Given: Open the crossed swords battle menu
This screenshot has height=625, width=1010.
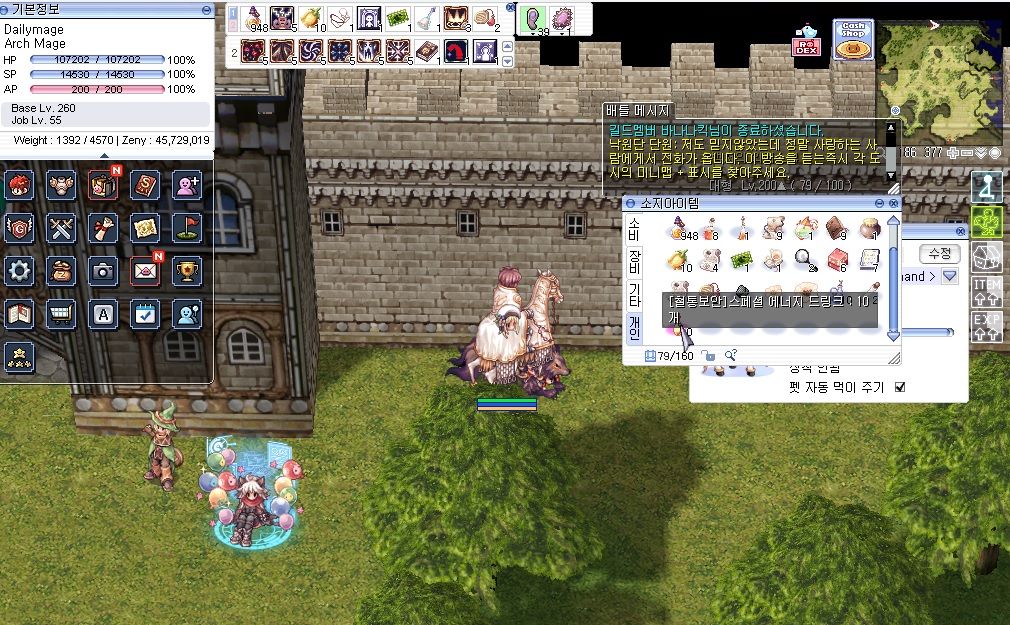Looking at the screenshot, I should click(61, 228).
